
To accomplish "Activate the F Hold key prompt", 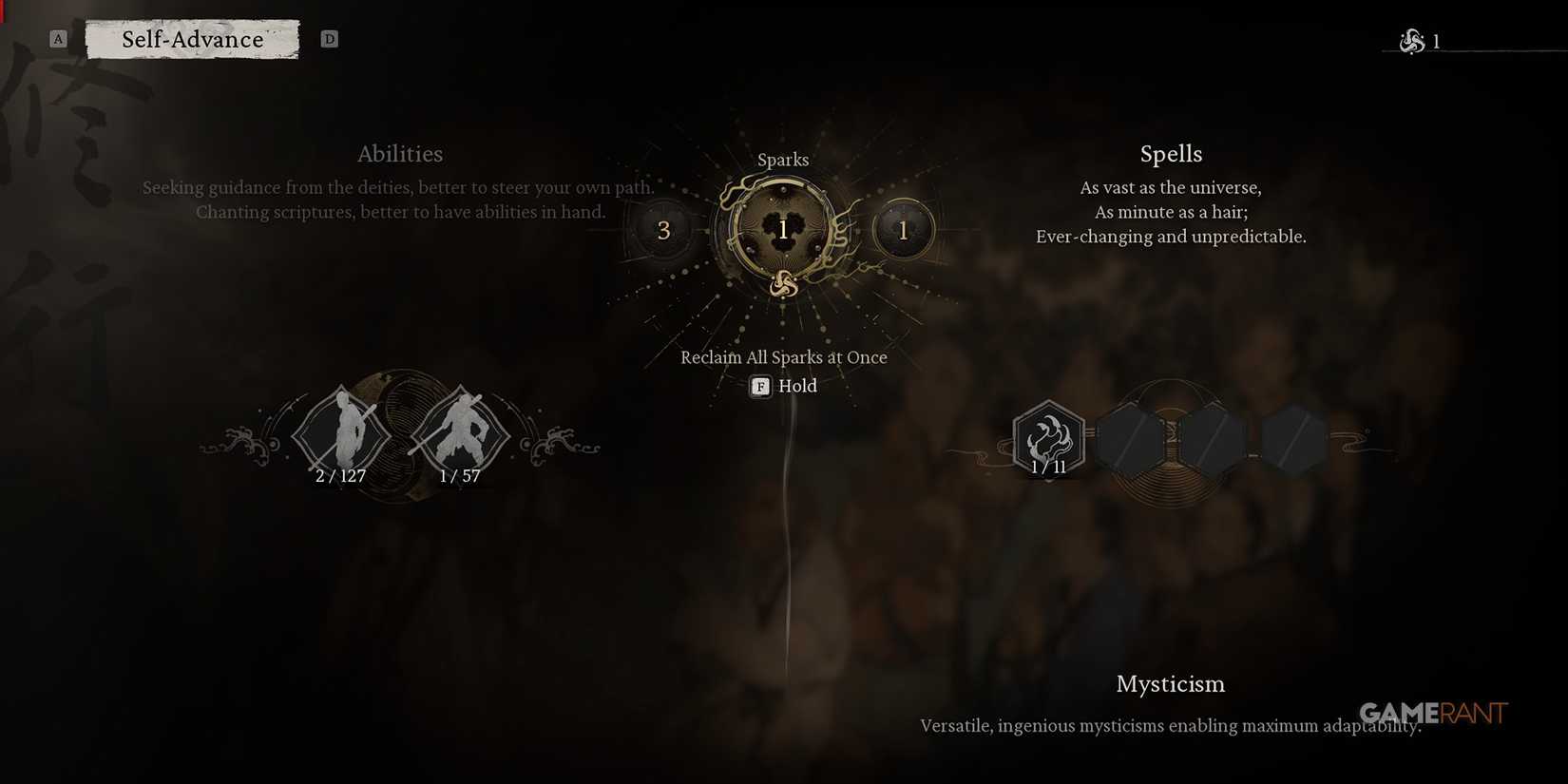I will coord(759,386).
